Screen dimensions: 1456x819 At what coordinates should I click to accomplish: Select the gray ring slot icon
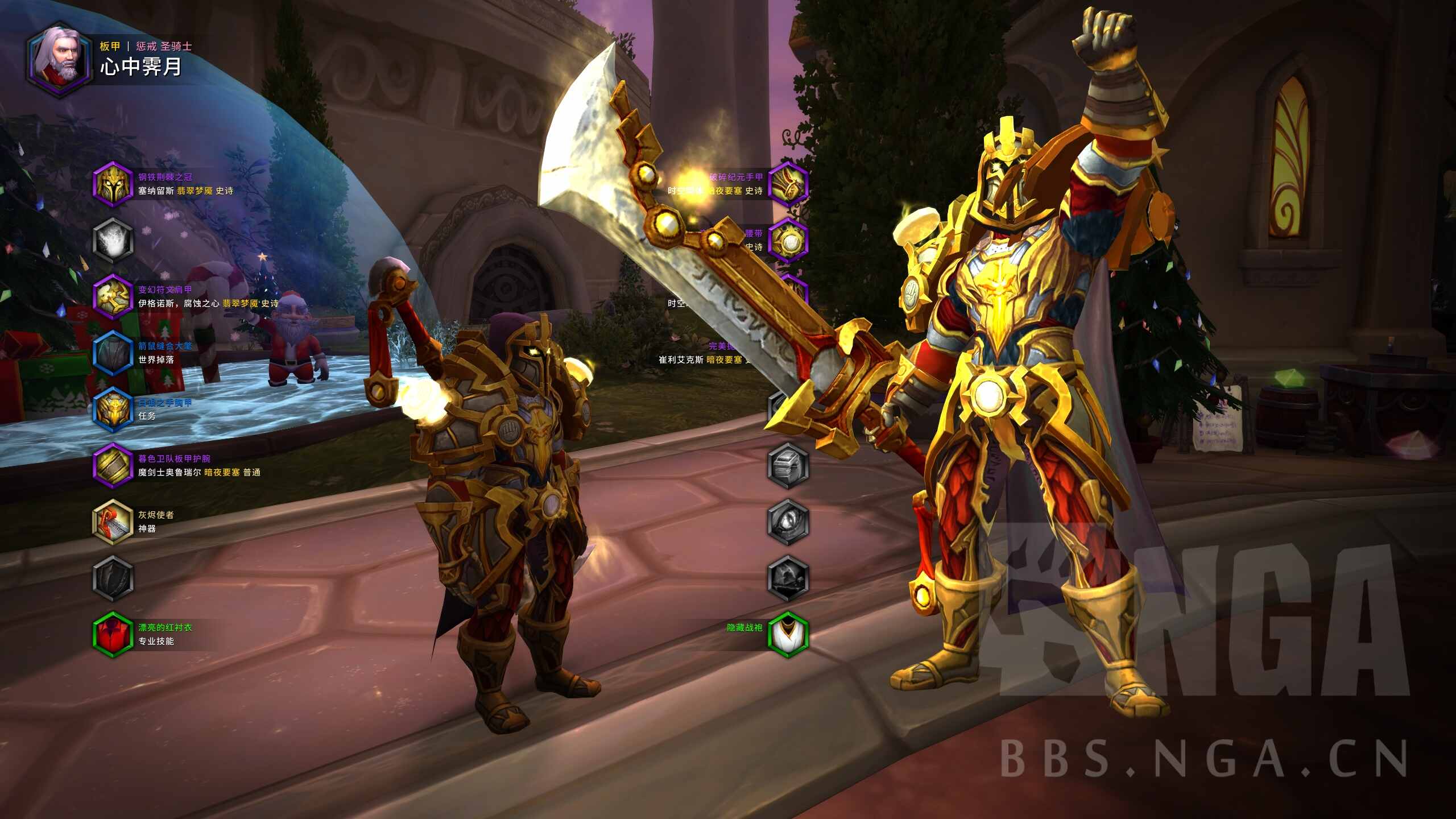(x=788, y=465)
